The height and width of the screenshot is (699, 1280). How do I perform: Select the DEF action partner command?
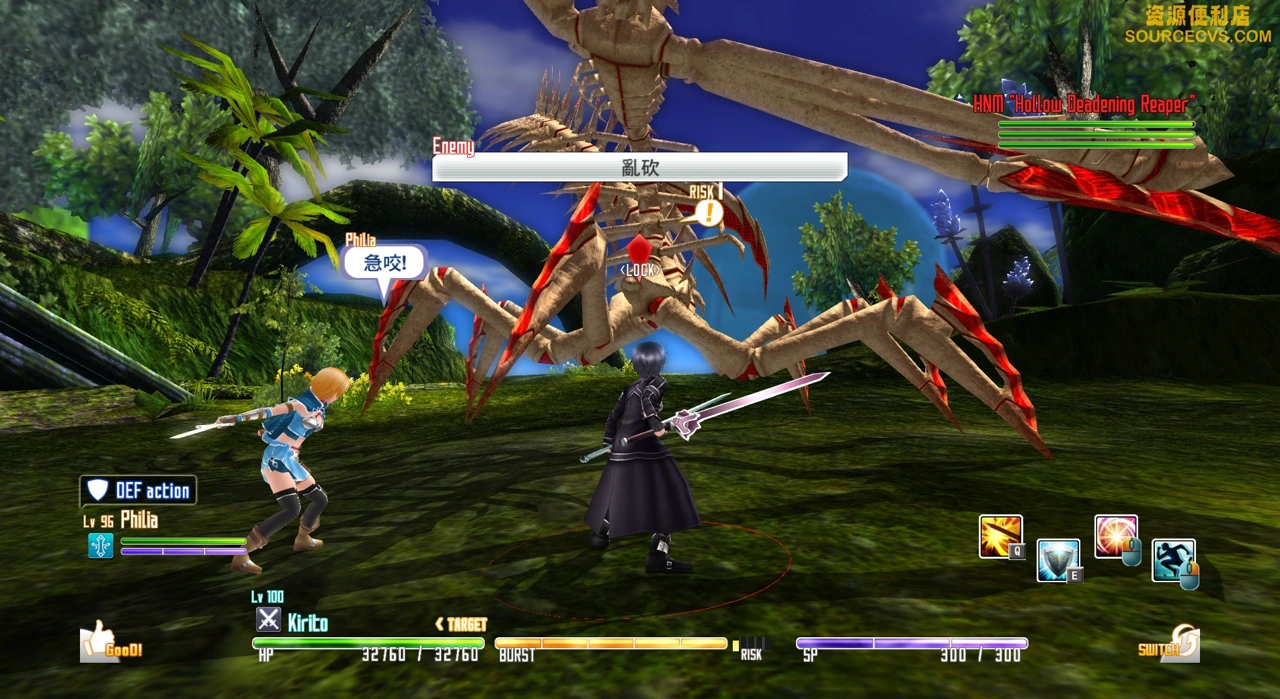[139, 490]
